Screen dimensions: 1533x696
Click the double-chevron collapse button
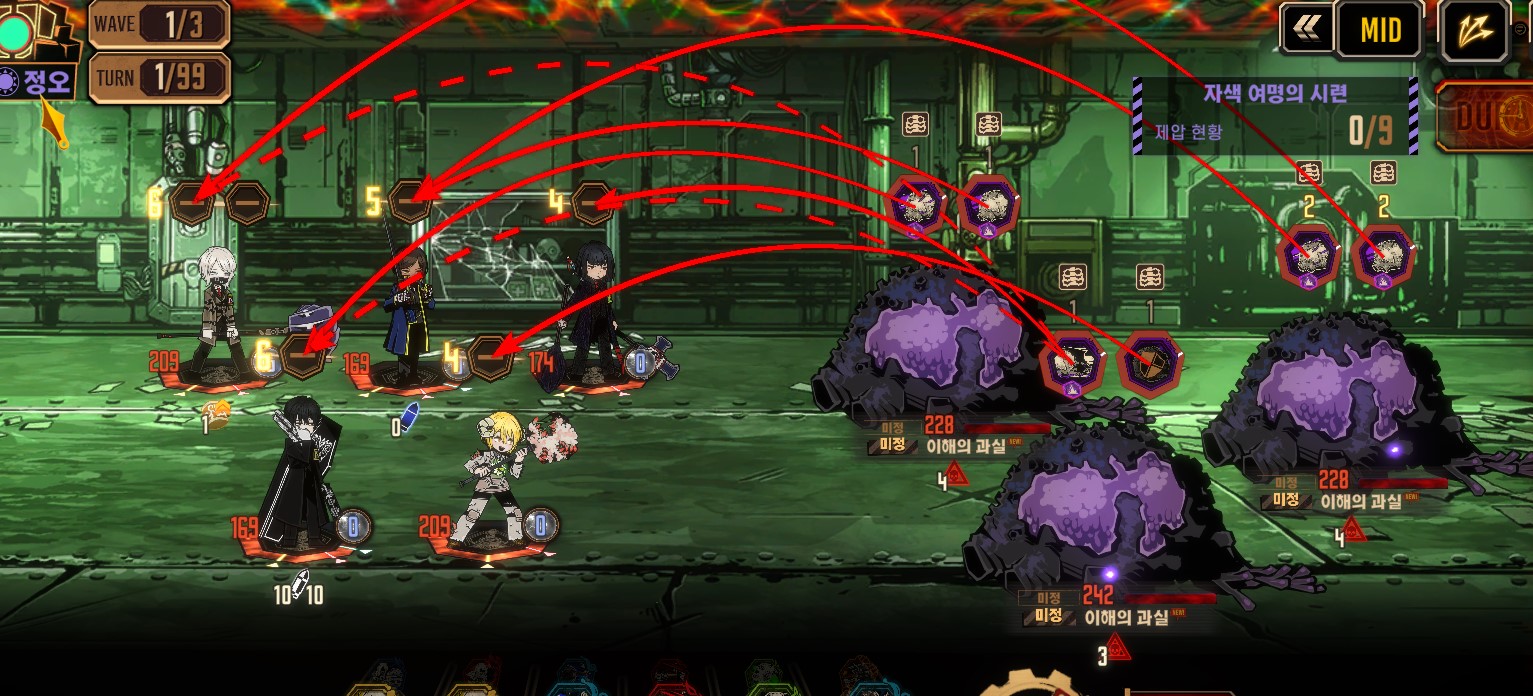1306,30
